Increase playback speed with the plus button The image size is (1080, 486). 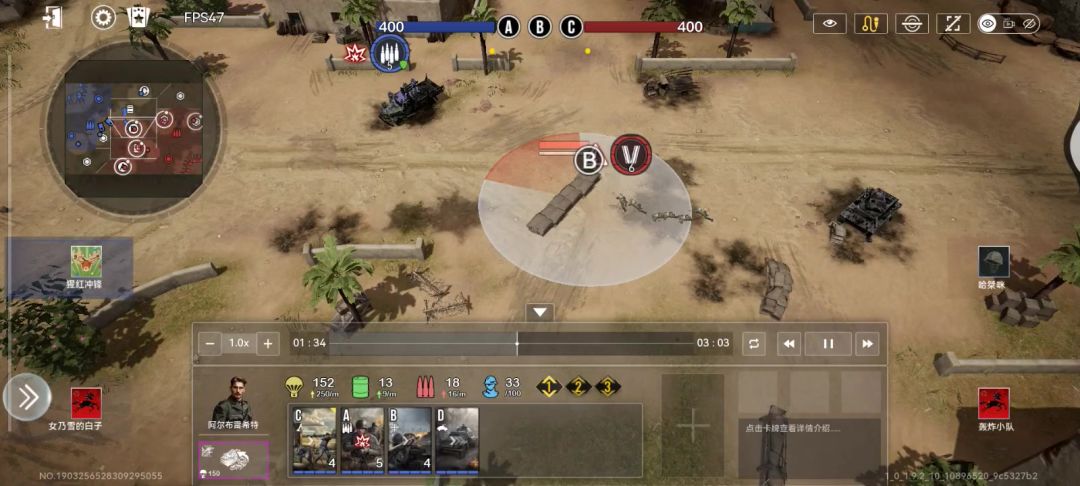point(267,343)
